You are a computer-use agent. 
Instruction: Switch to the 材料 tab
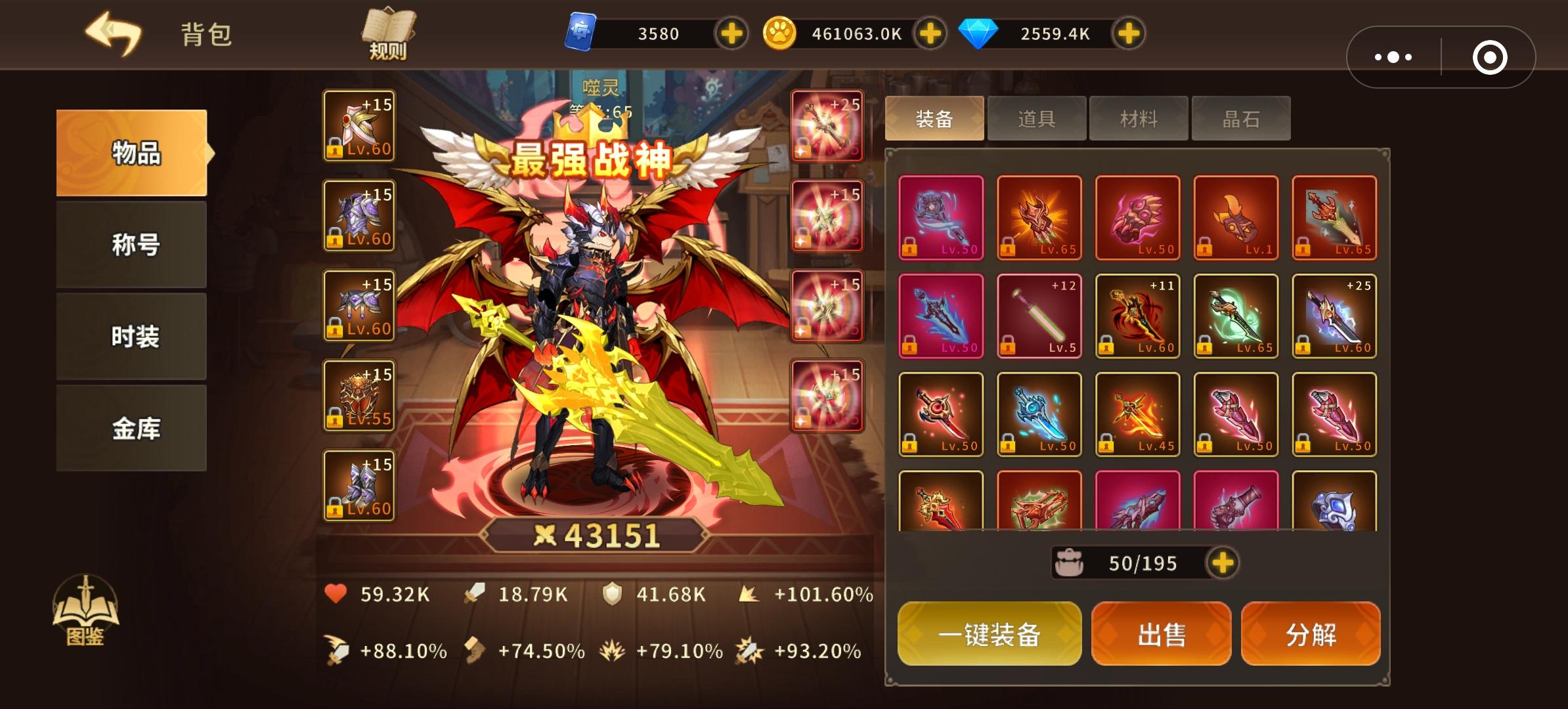pos(1138,118)
